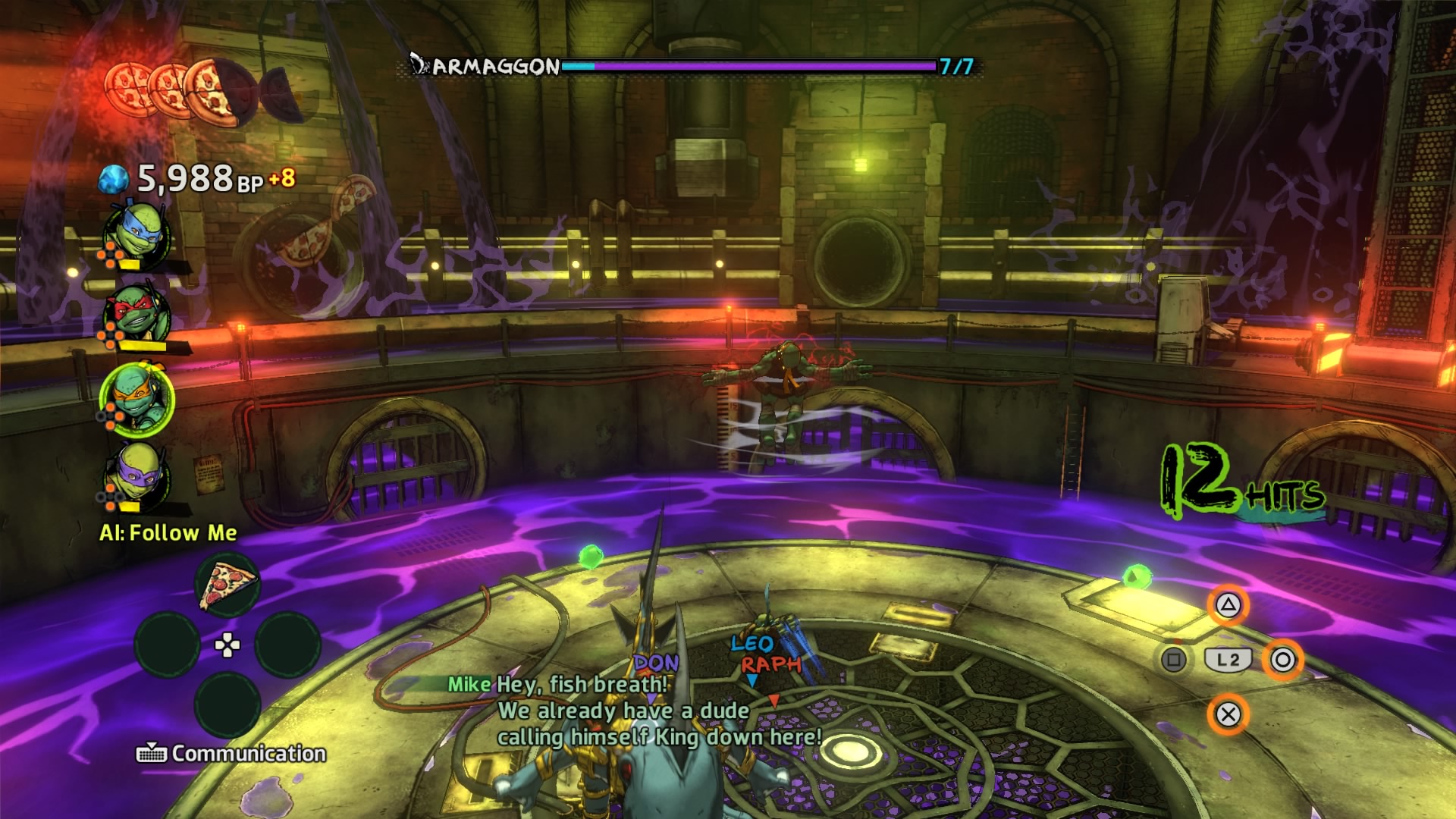Open the Communication option

231,753
